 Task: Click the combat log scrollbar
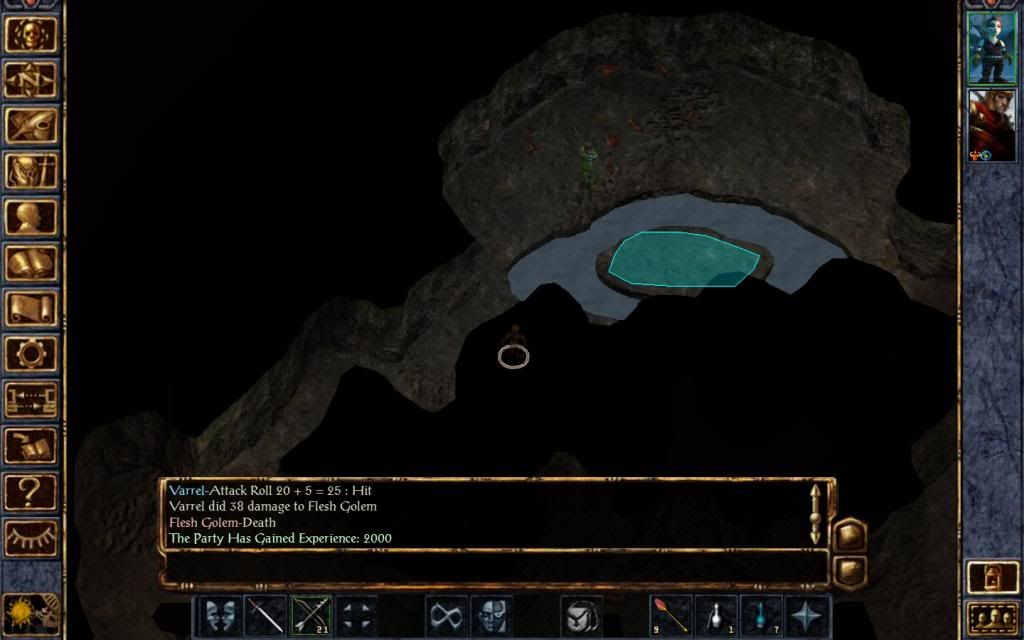coord(816,514)
